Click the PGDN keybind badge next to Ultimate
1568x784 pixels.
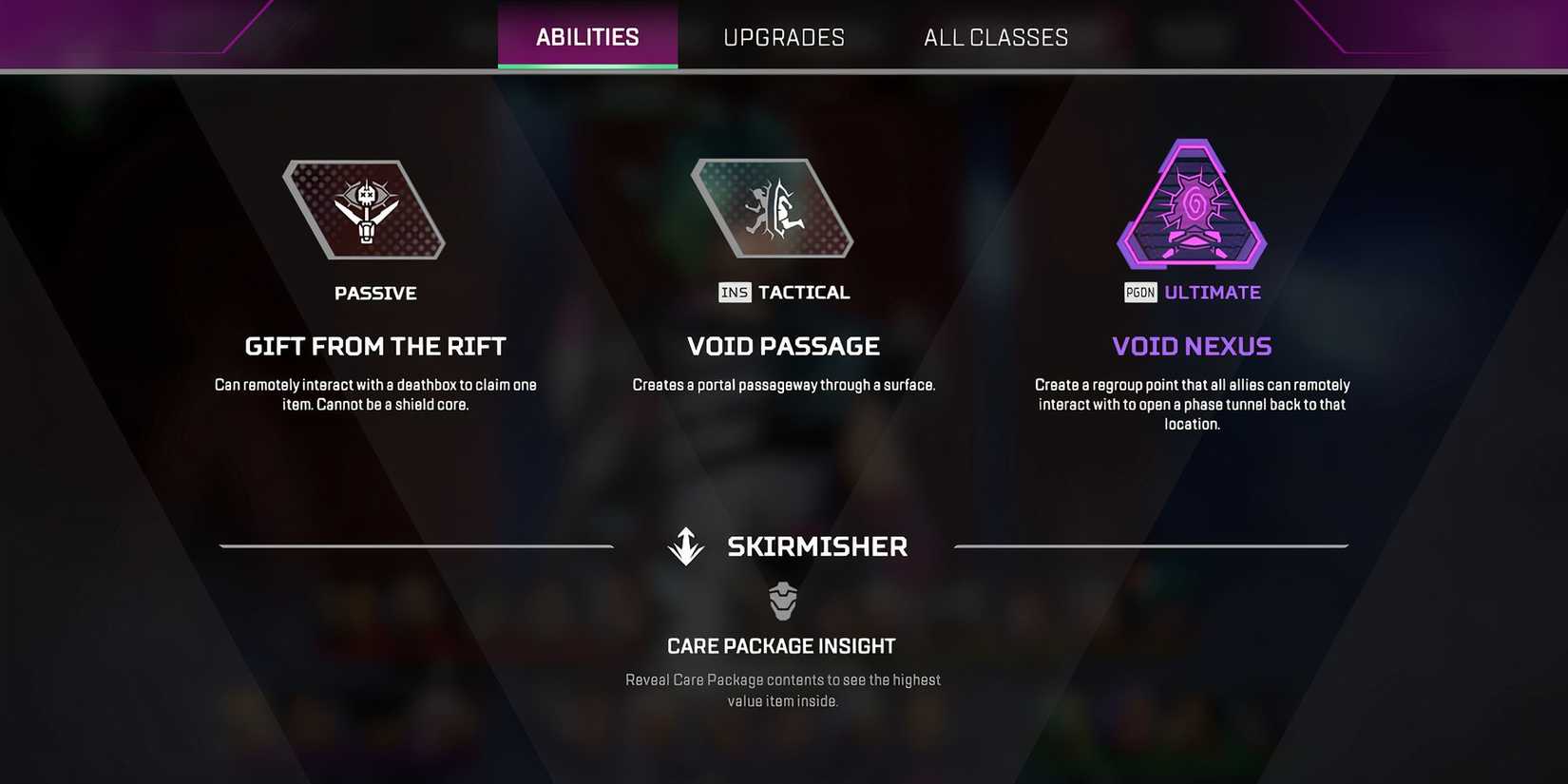click(1140, 293)
